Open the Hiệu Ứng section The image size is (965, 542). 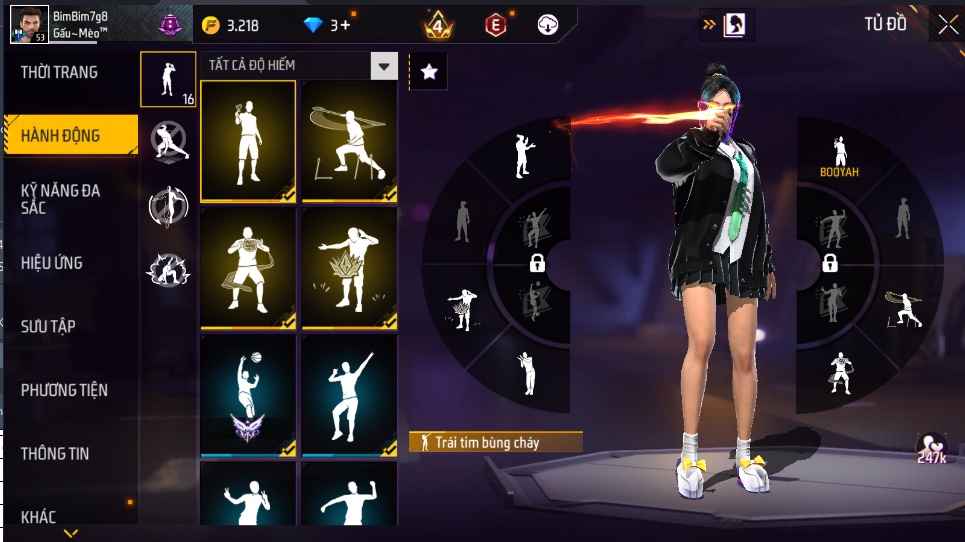click(52, 263)
